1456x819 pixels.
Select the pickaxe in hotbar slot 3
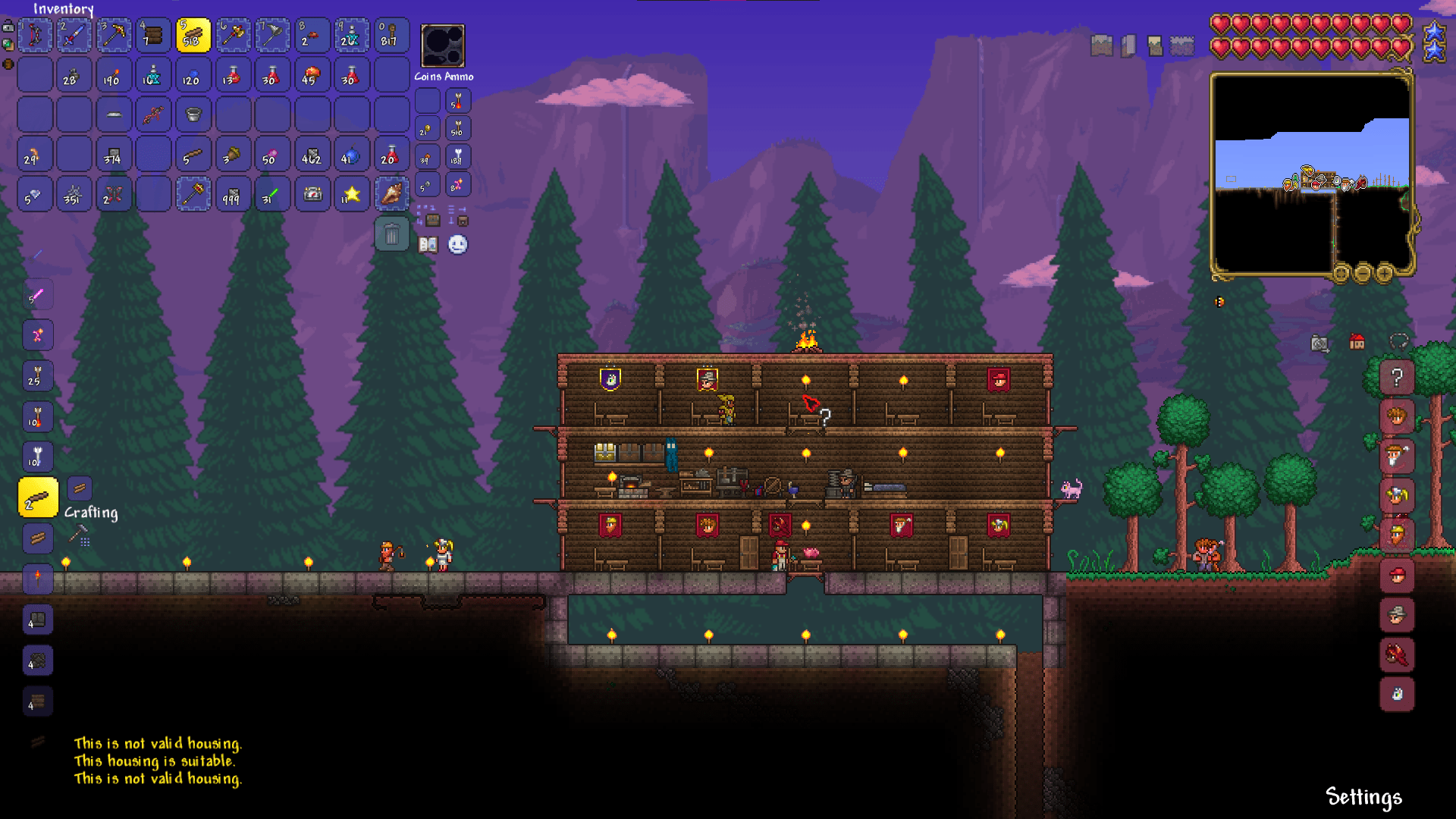tap(114, 35)
